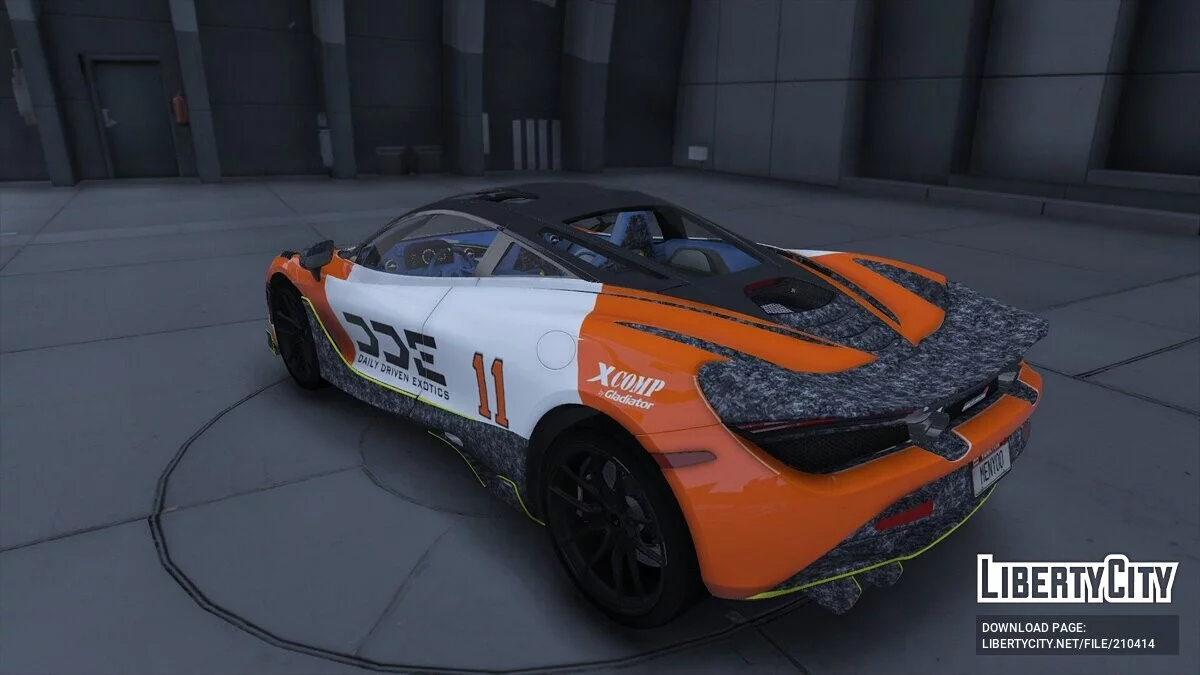
Task: Click the LibertyCity logo watermark
Action: click(1077, 579)
